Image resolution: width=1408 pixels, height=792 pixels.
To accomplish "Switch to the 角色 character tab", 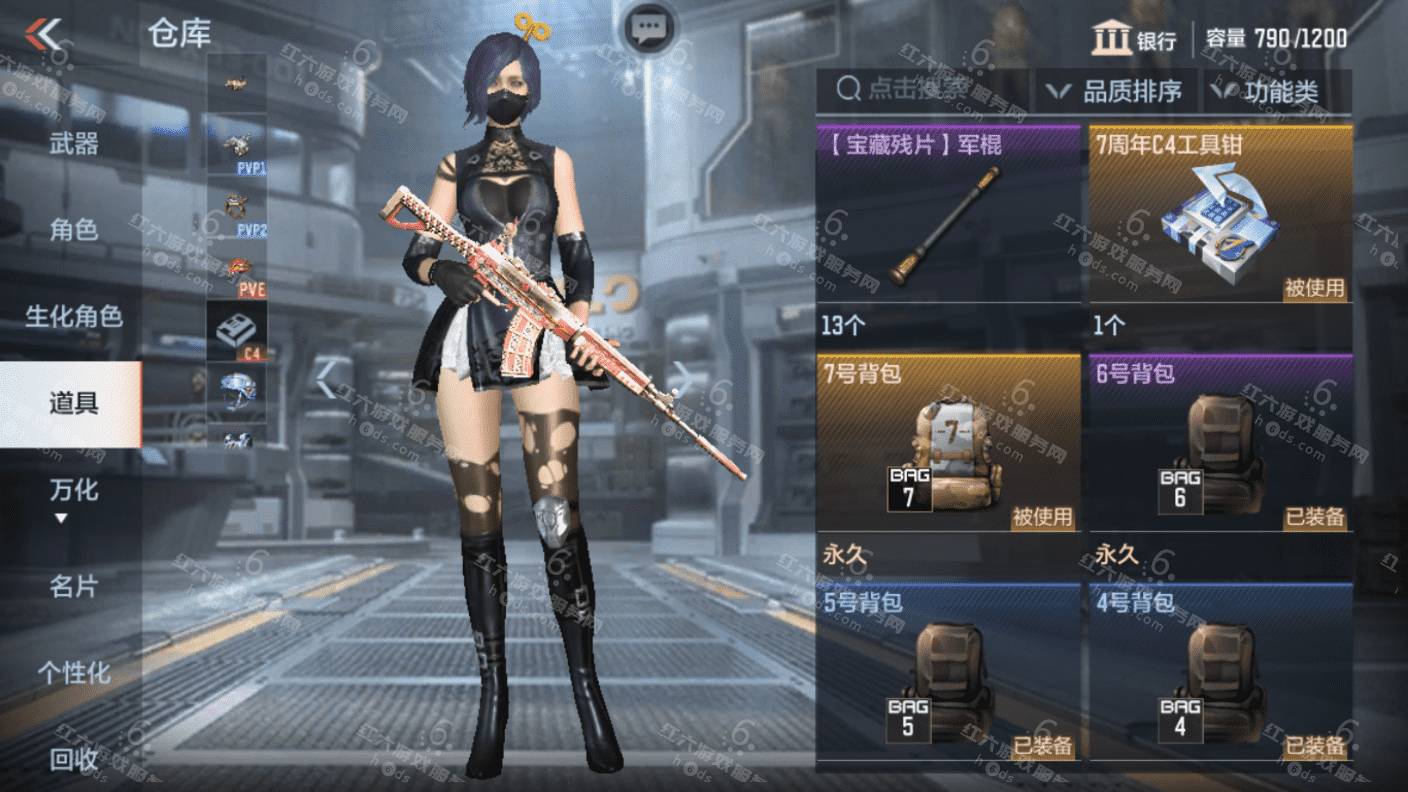I will [x=74, y=230].
